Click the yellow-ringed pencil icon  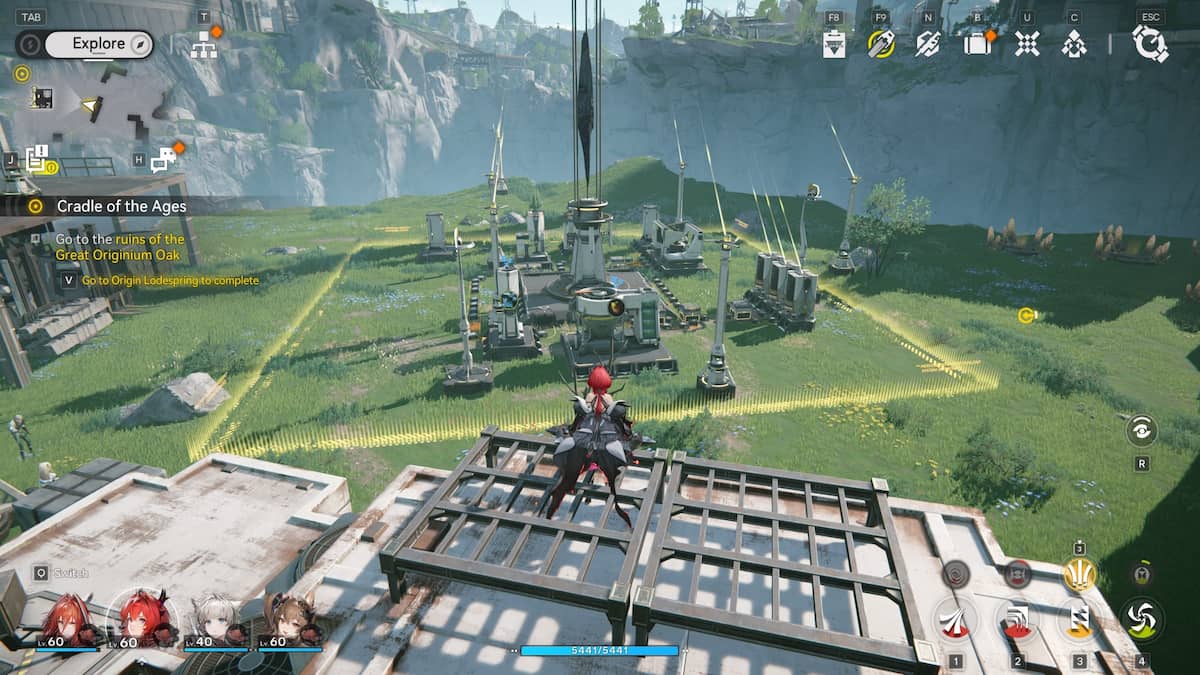880,44
